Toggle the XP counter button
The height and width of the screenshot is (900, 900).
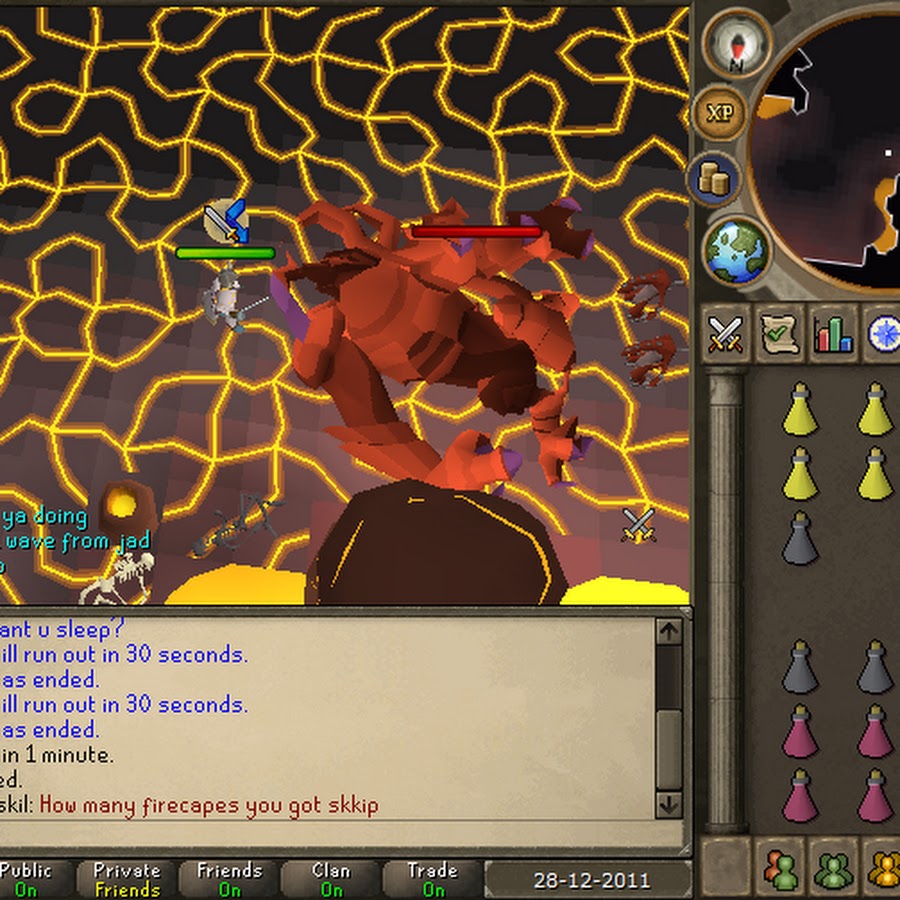click(719, 113)
